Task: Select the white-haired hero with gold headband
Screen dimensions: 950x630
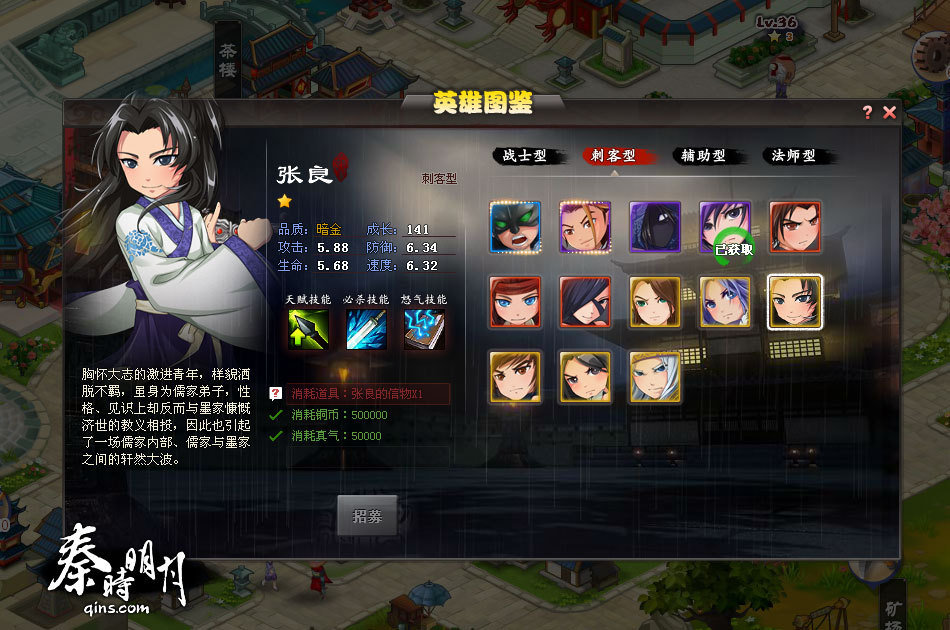Action: (655, 376)
